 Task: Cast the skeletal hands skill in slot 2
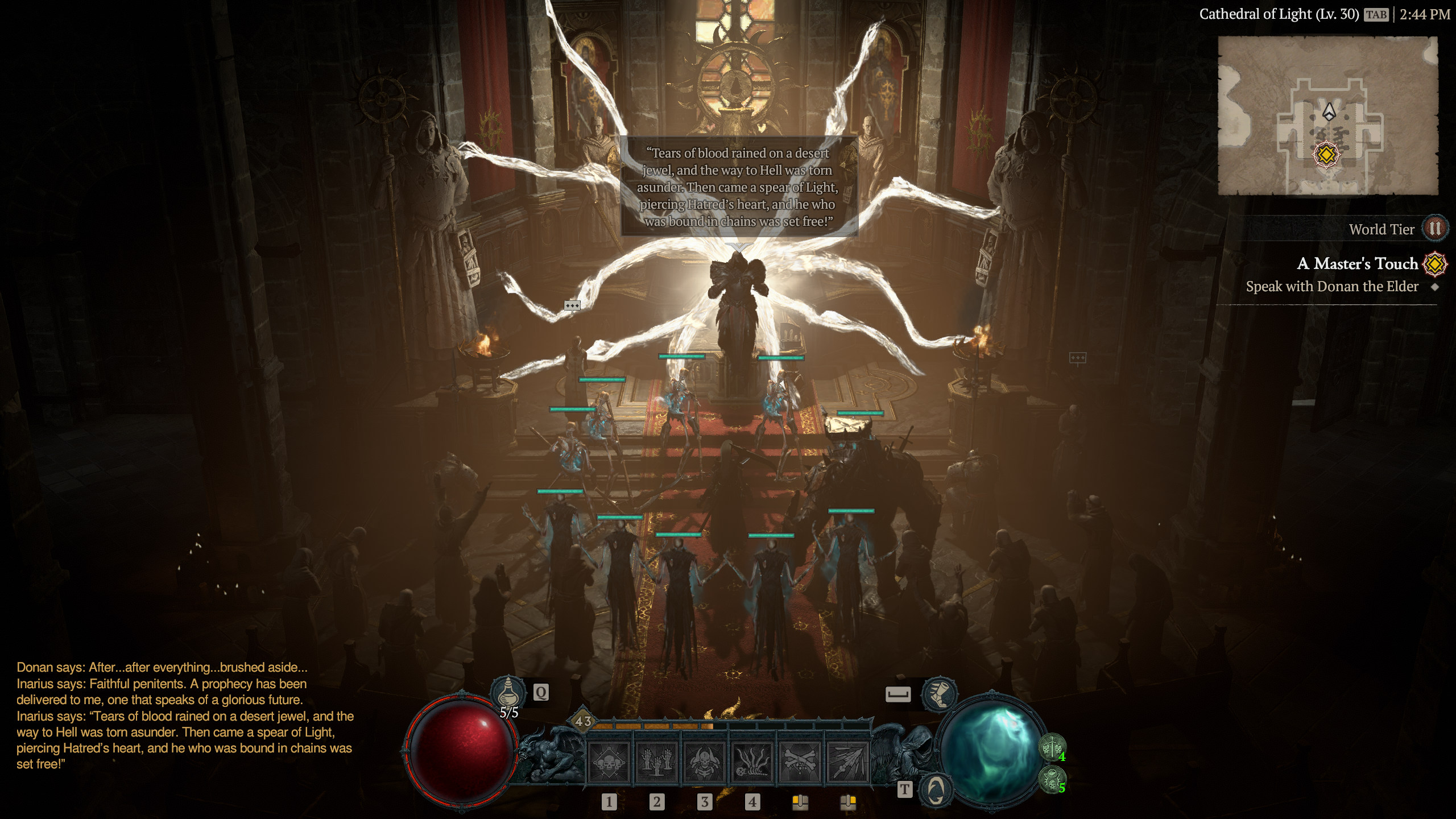[656, 762]
